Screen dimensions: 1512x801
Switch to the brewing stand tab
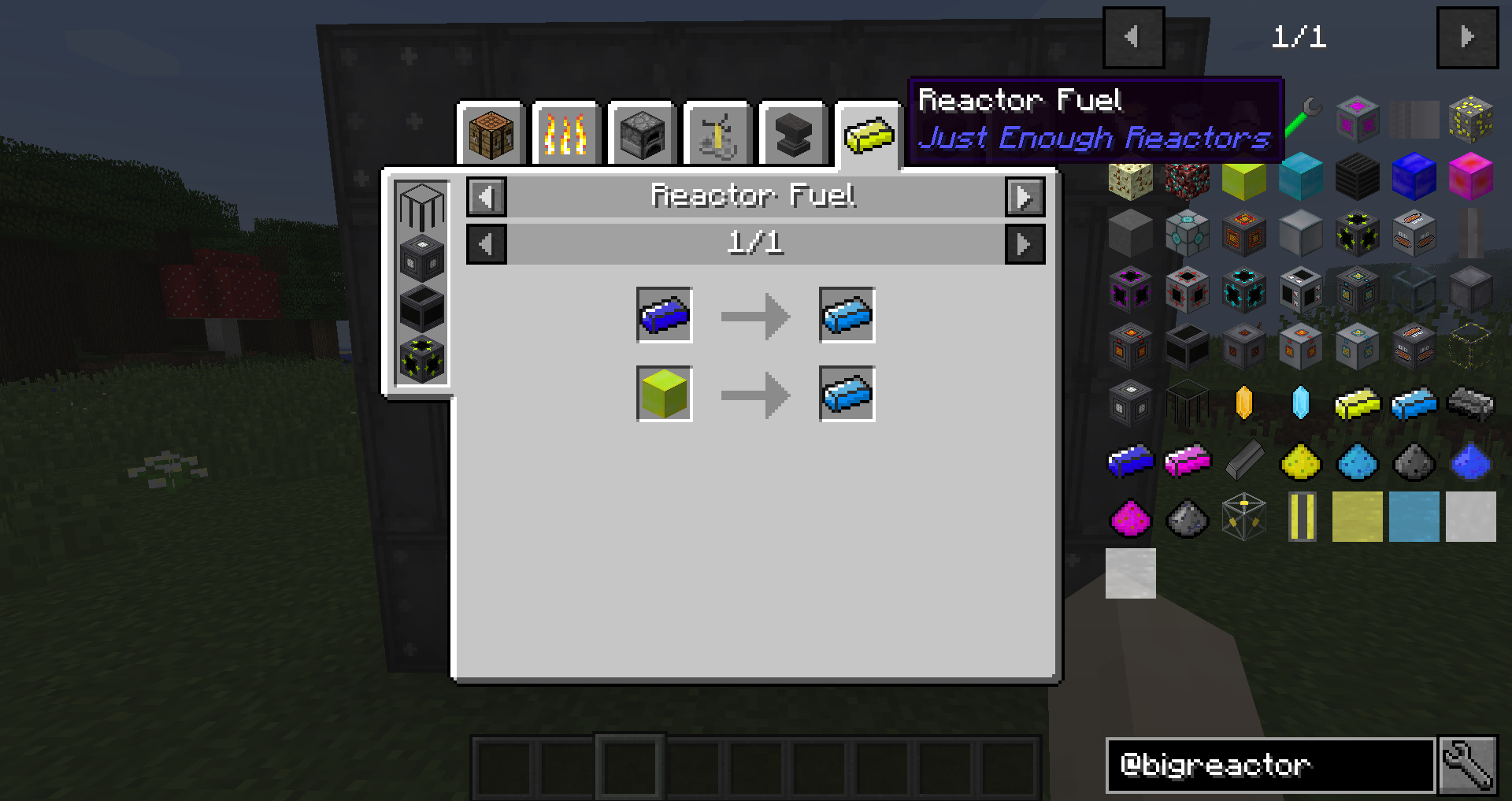click(x=717, y=135)
